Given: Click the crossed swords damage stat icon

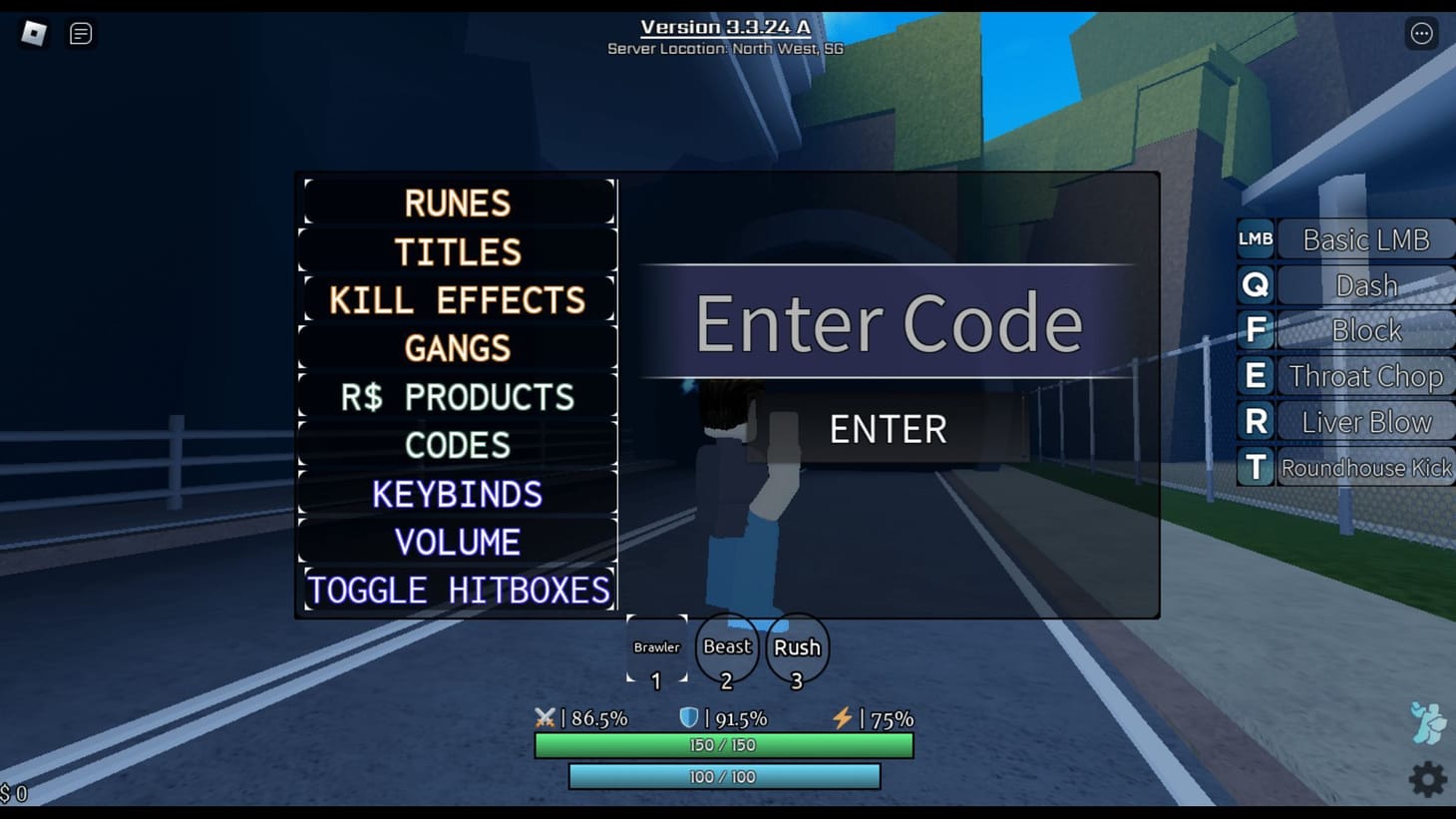Looking at the screenshot, I should (x=545, y=717).
